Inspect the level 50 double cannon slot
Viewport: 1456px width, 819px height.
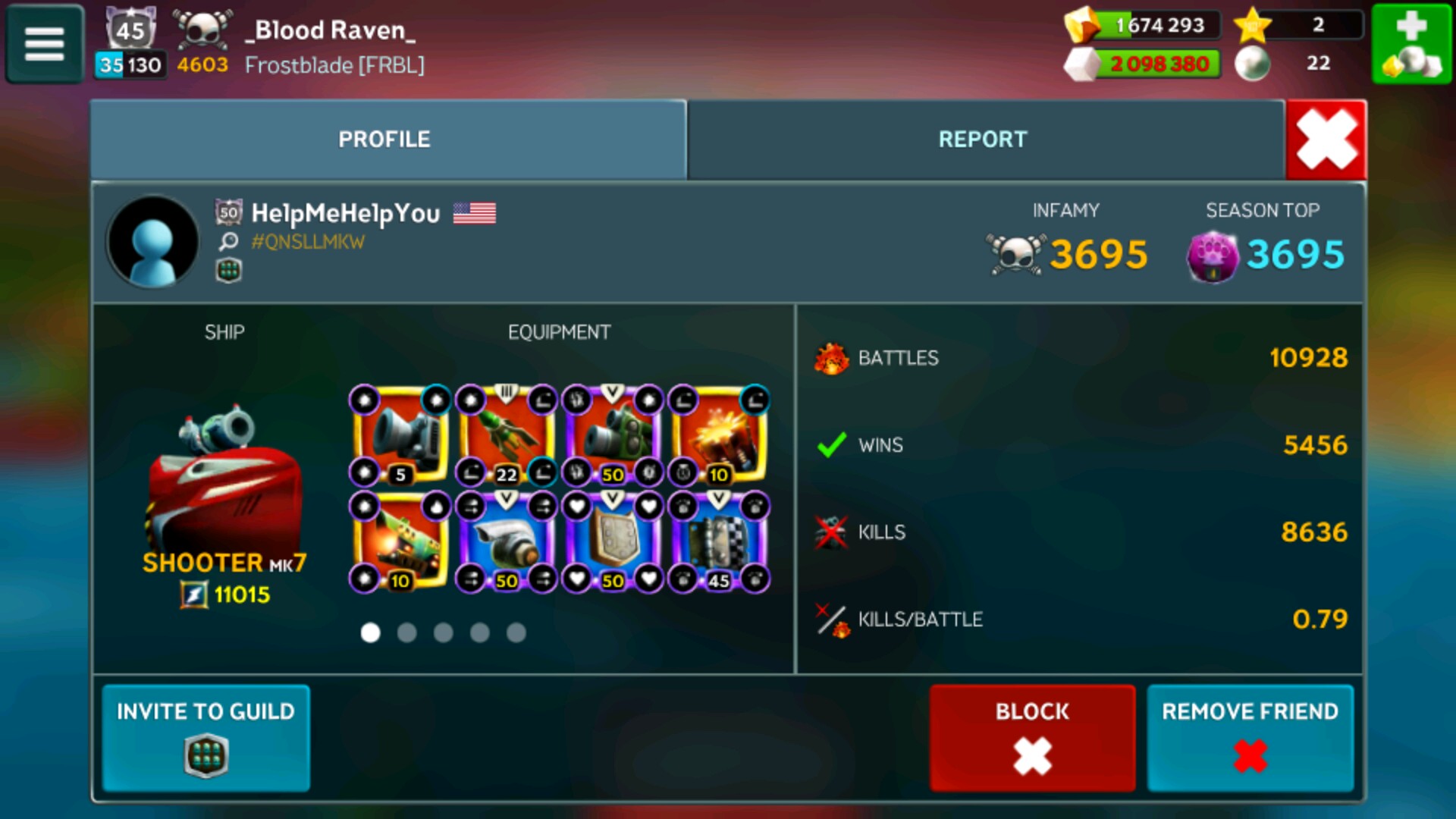coord(613,435)
